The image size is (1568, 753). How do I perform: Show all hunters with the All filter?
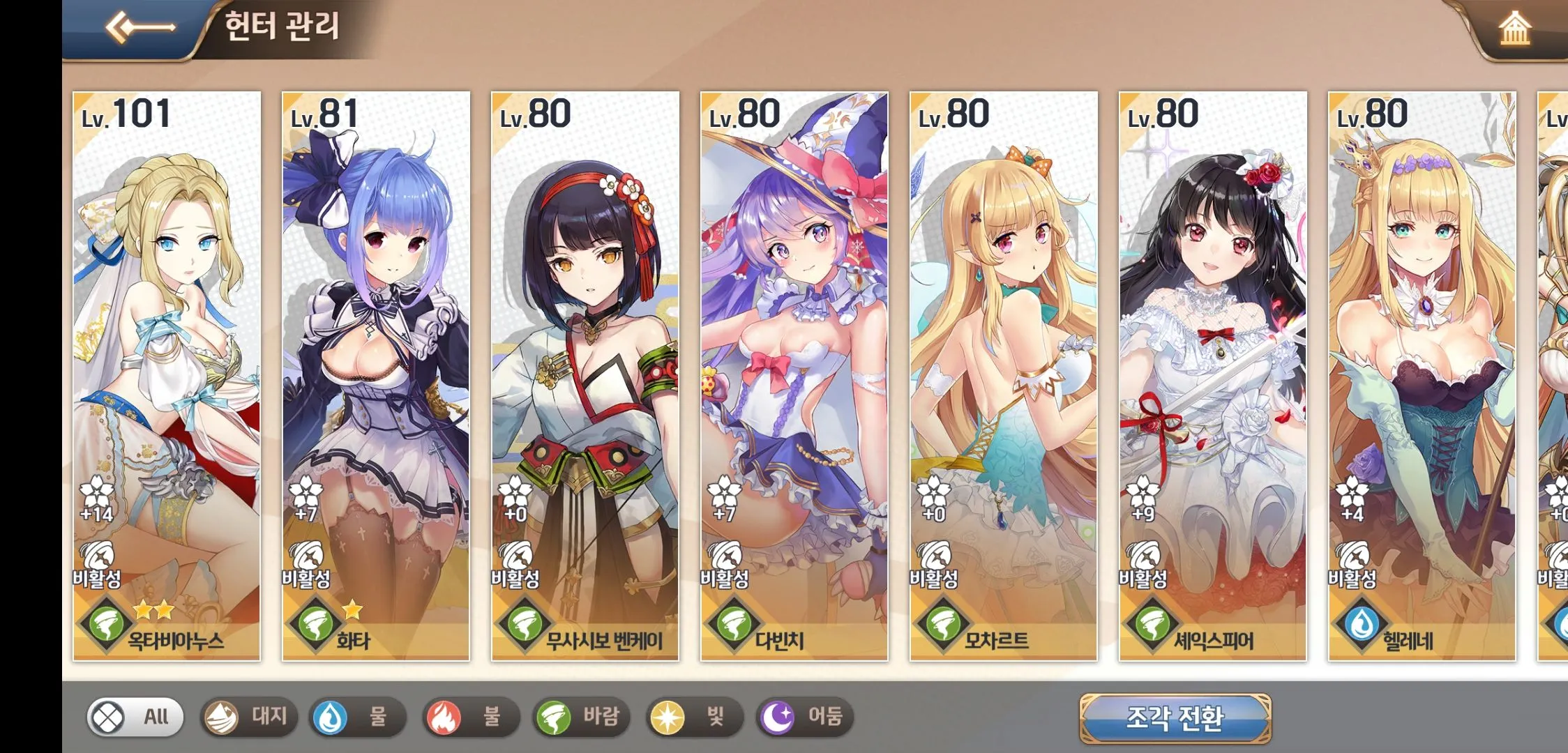(135, 717)
